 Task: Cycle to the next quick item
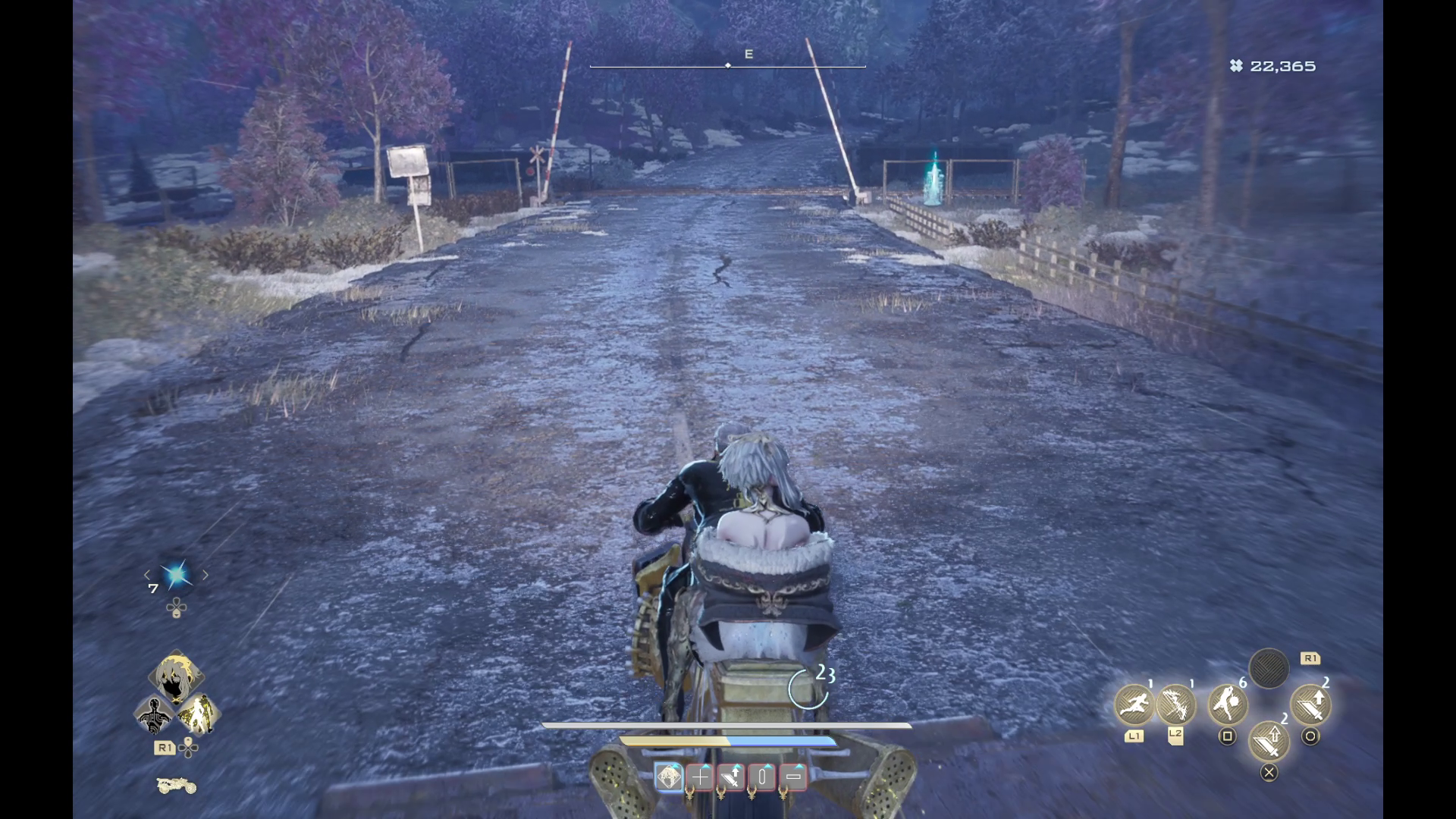coord(205,576)
